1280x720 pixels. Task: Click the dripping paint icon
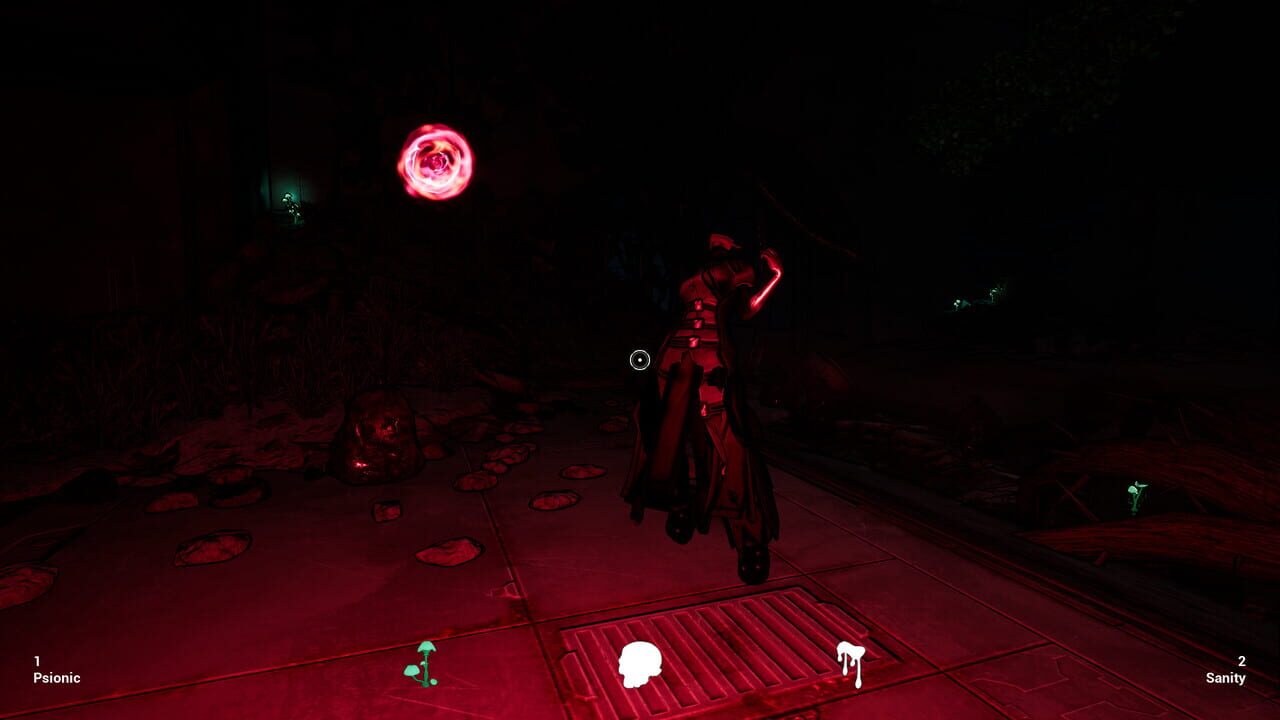[849, 662]
